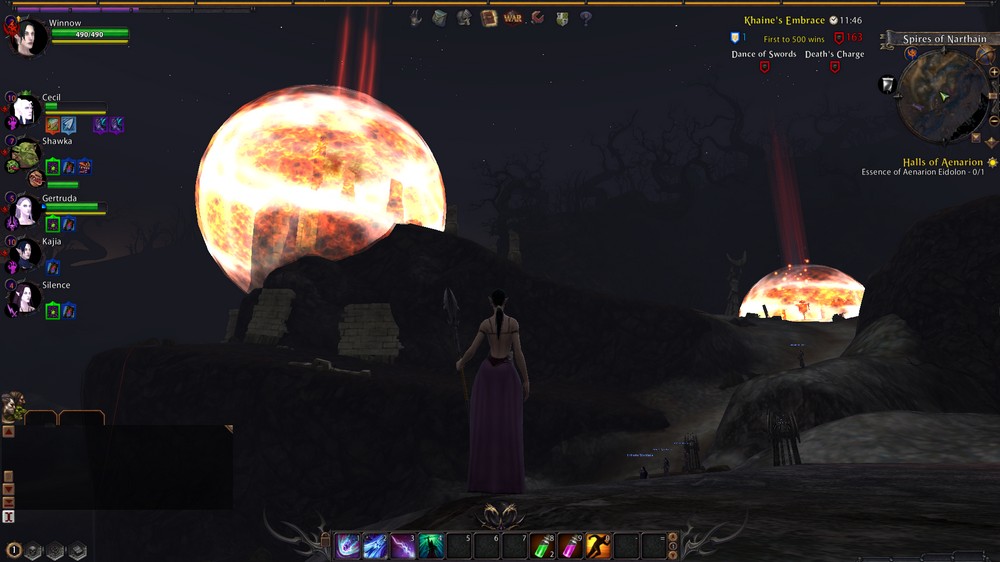The height and width of the screenshot is (562, 1000).
Task: Target party member Cecil's portrait
Action: coord(25,111)
